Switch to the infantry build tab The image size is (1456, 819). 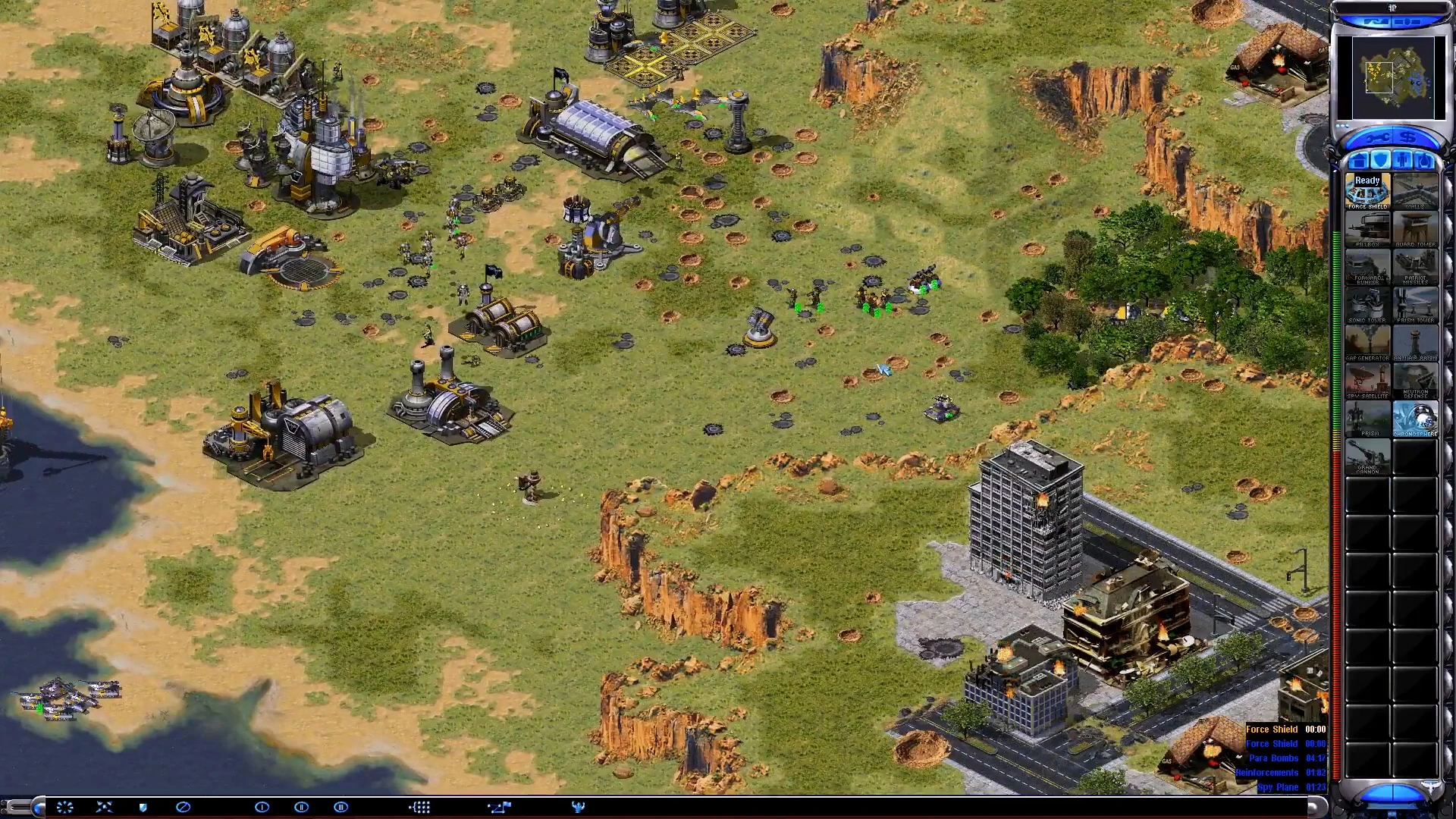pyautogui.click(x=1403, y=161)
